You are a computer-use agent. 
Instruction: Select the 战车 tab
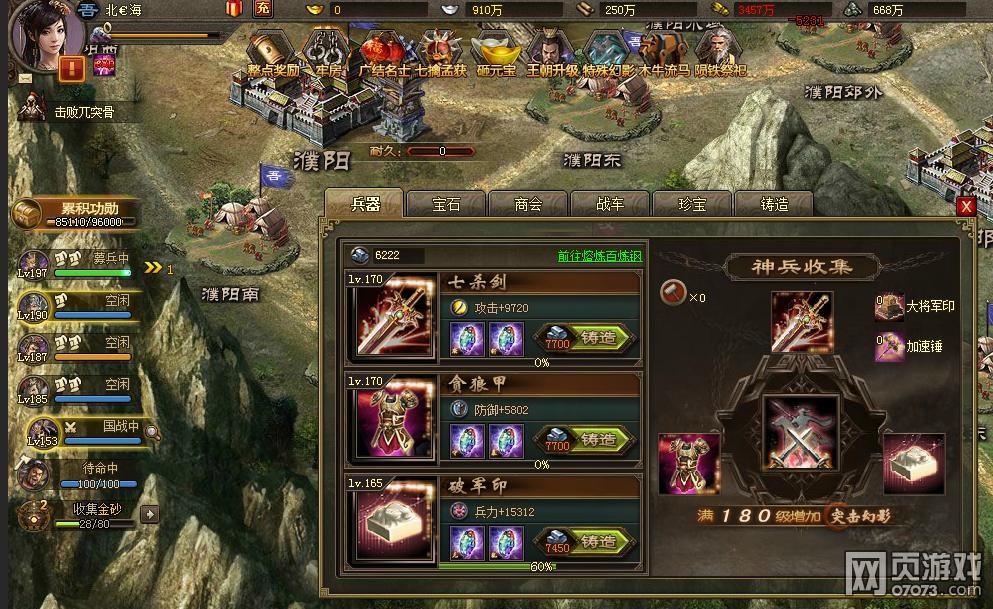point(610,204)
